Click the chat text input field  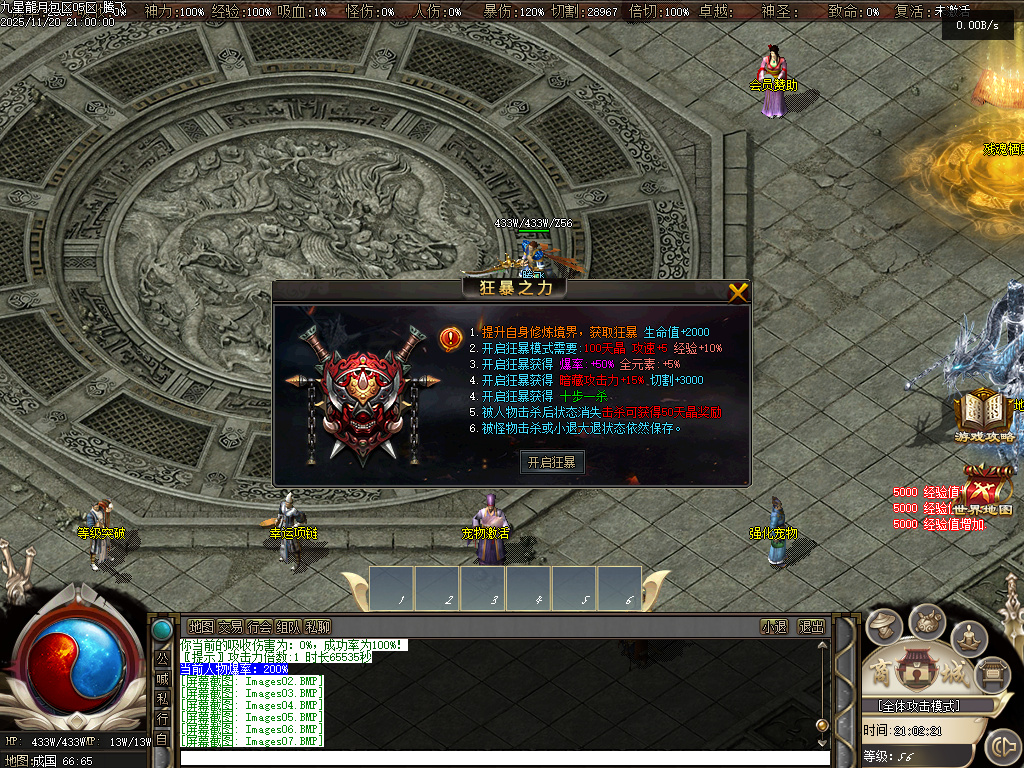click(500, 757)
